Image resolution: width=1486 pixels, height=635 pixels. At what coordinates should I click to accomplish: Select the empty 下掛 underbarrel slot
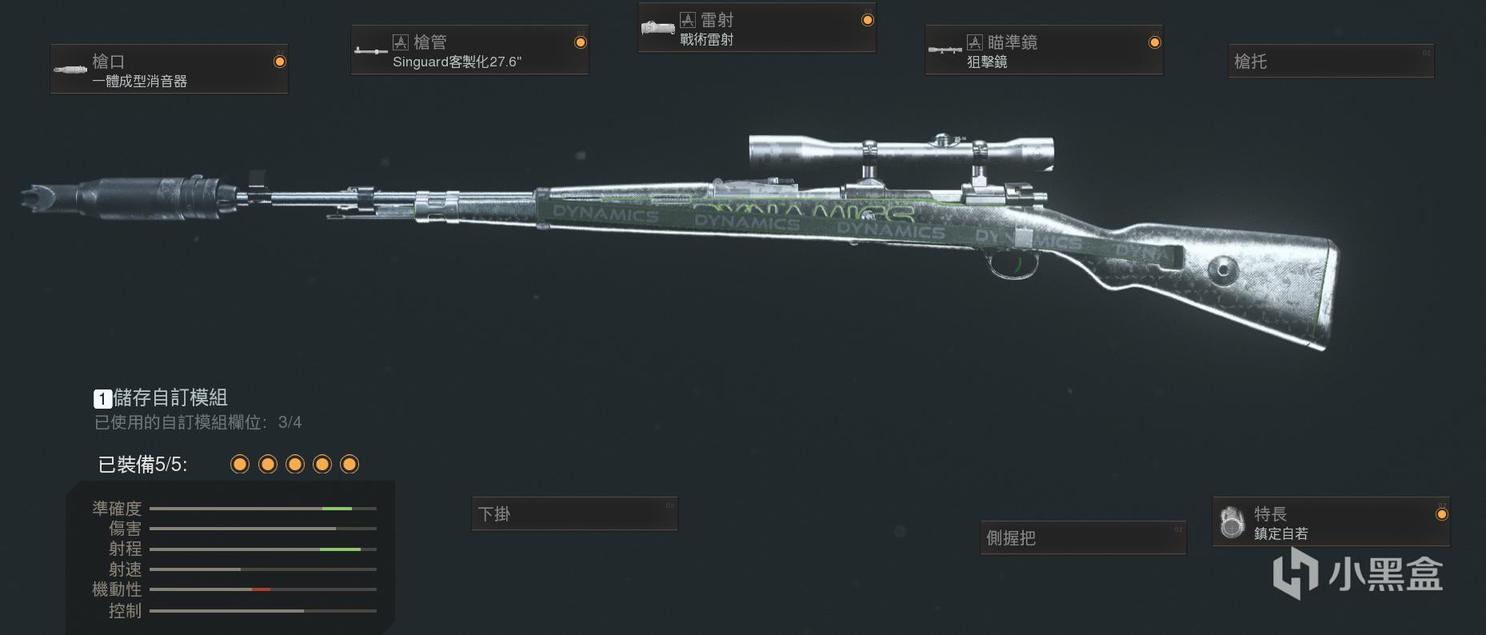574,514
